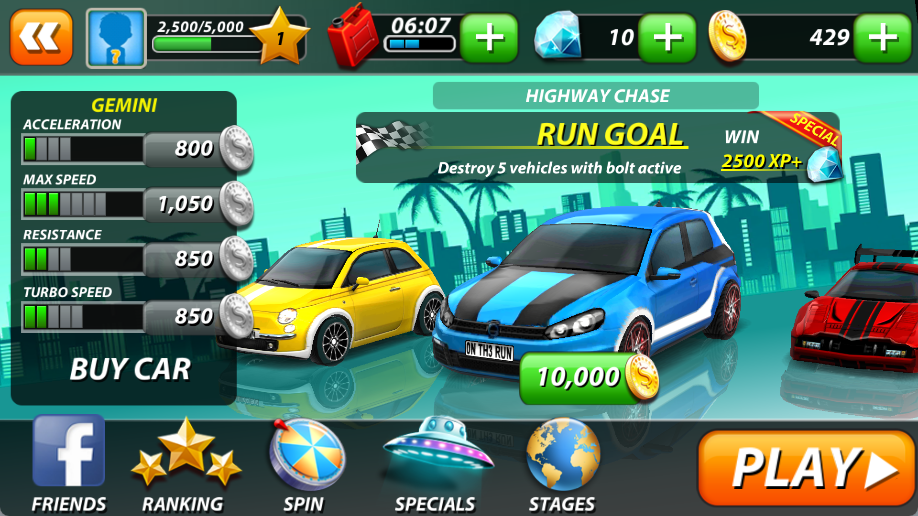
Task: Open the player profile avatar
Action: 116,38
